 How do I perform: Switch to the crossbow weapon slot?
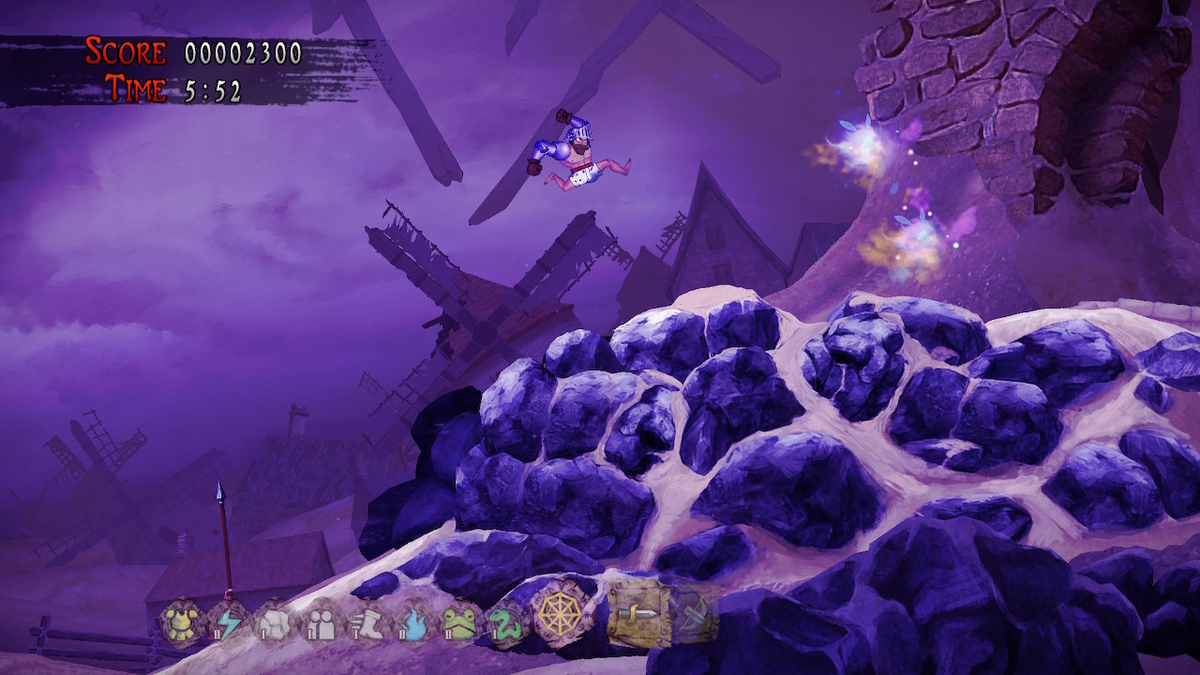click(x=693, y=612)
